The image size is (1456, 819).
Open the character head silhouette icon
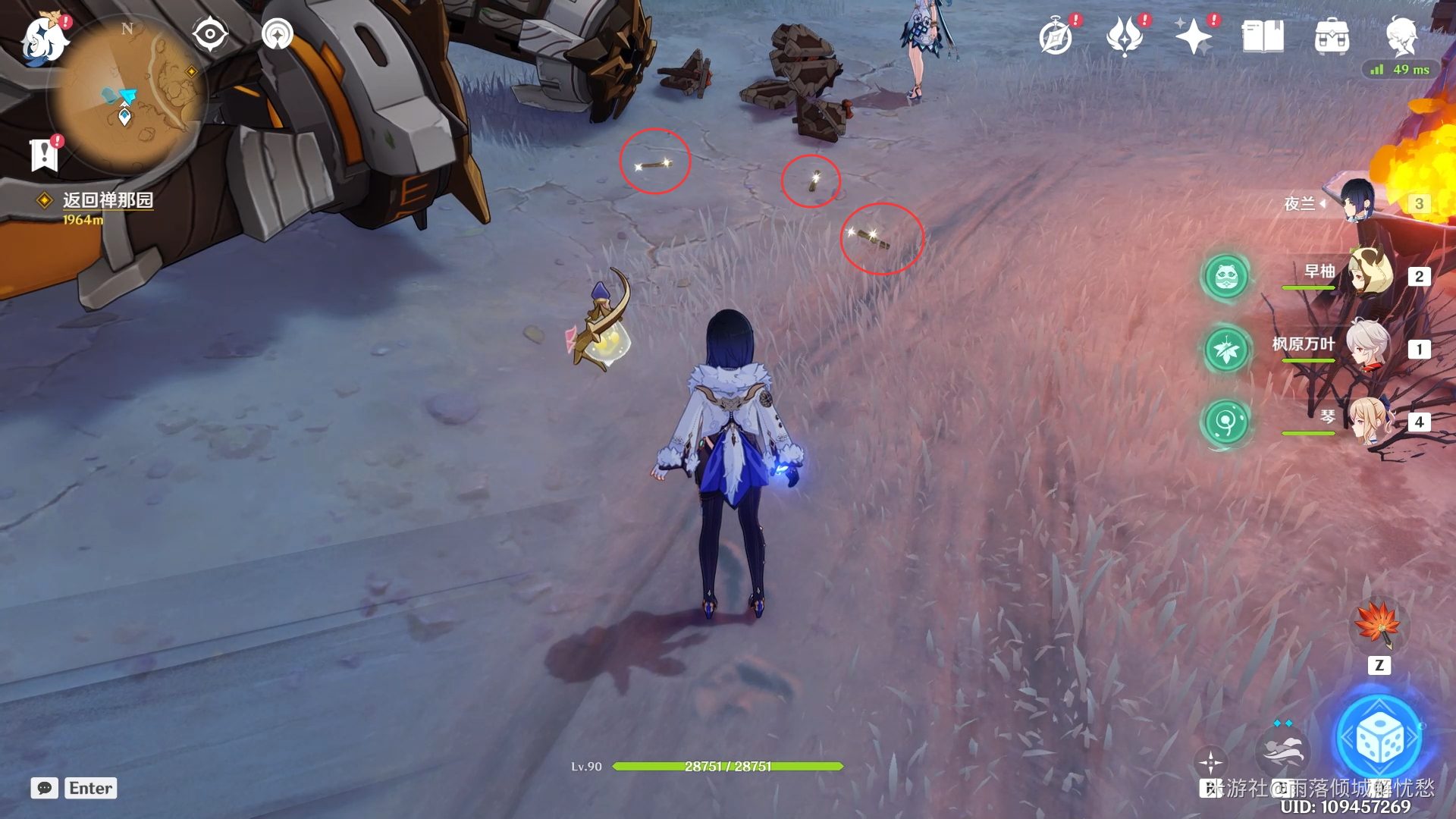[x=1401, y=36]
